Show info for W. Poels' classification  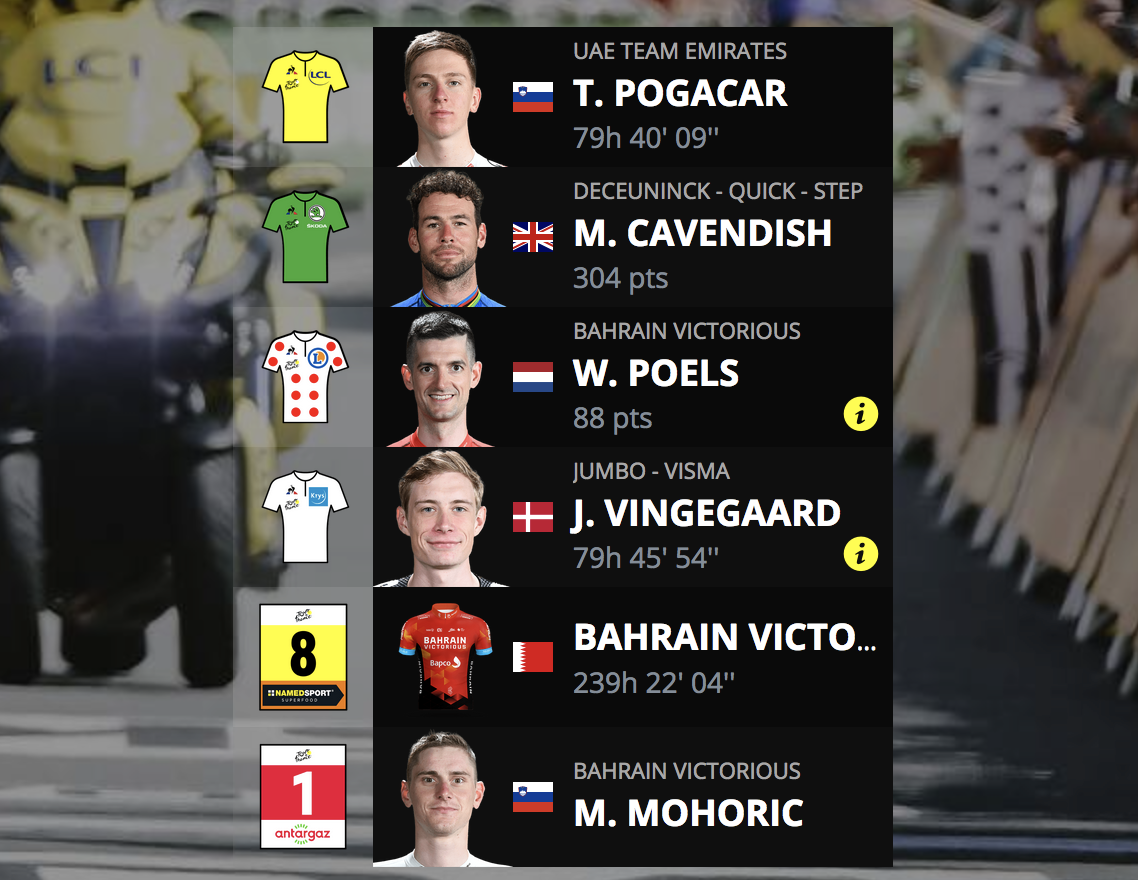tap(860, 414)
